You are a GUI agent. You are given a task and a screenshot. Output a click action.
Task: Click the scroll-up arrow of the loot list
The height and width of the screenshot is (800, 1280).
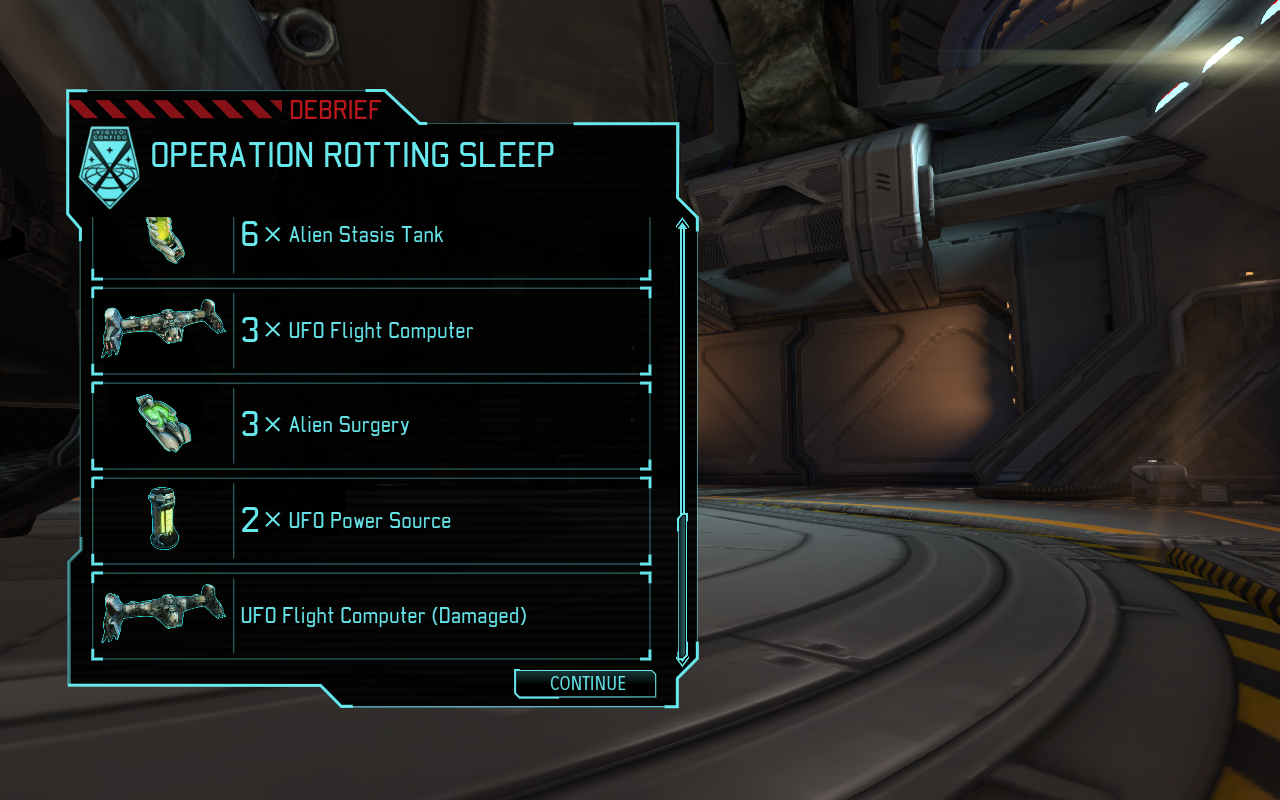coord(683,225)
